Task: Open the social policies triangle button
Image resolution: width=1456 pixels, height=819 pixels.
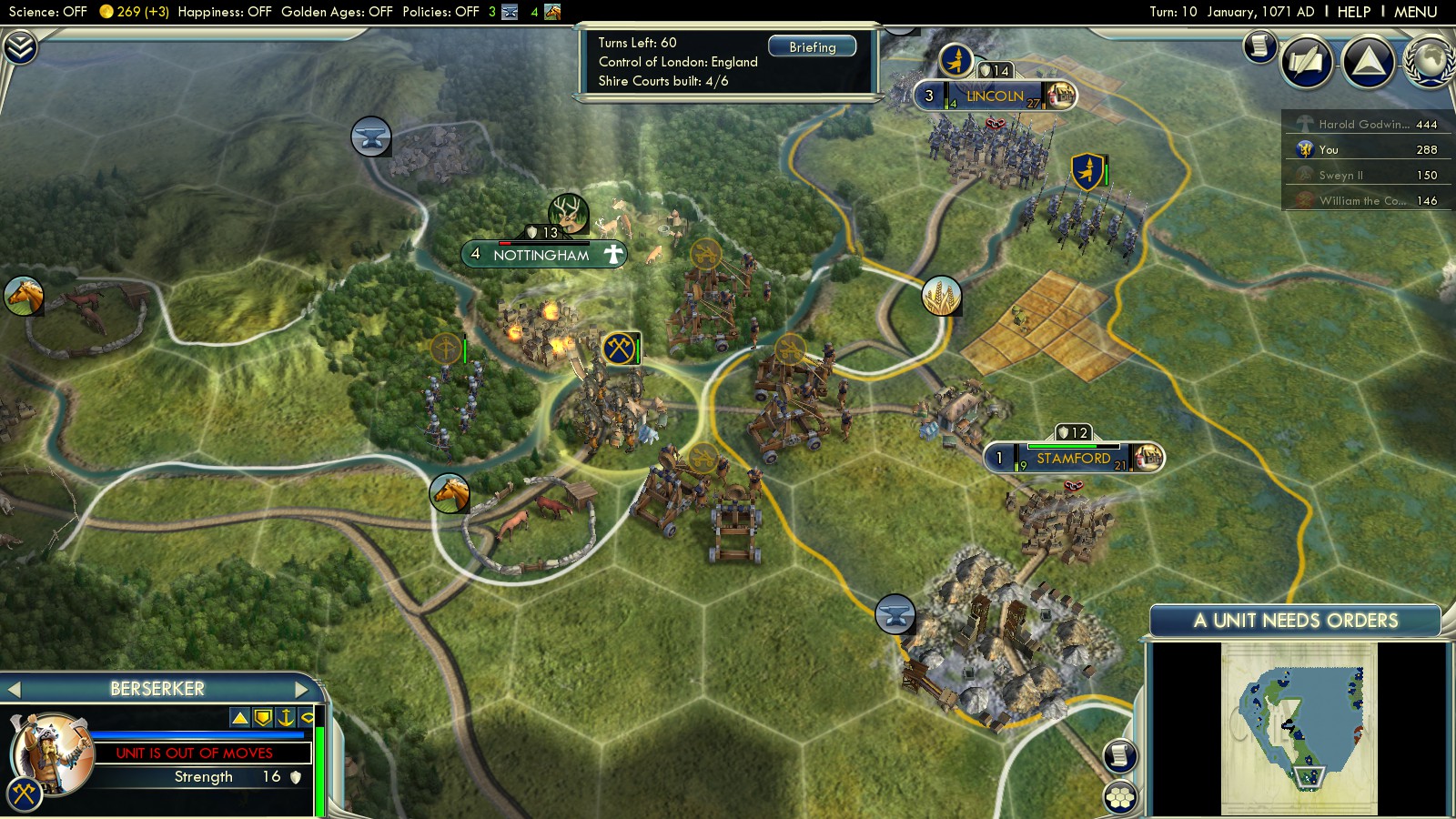Action: 1368,61
